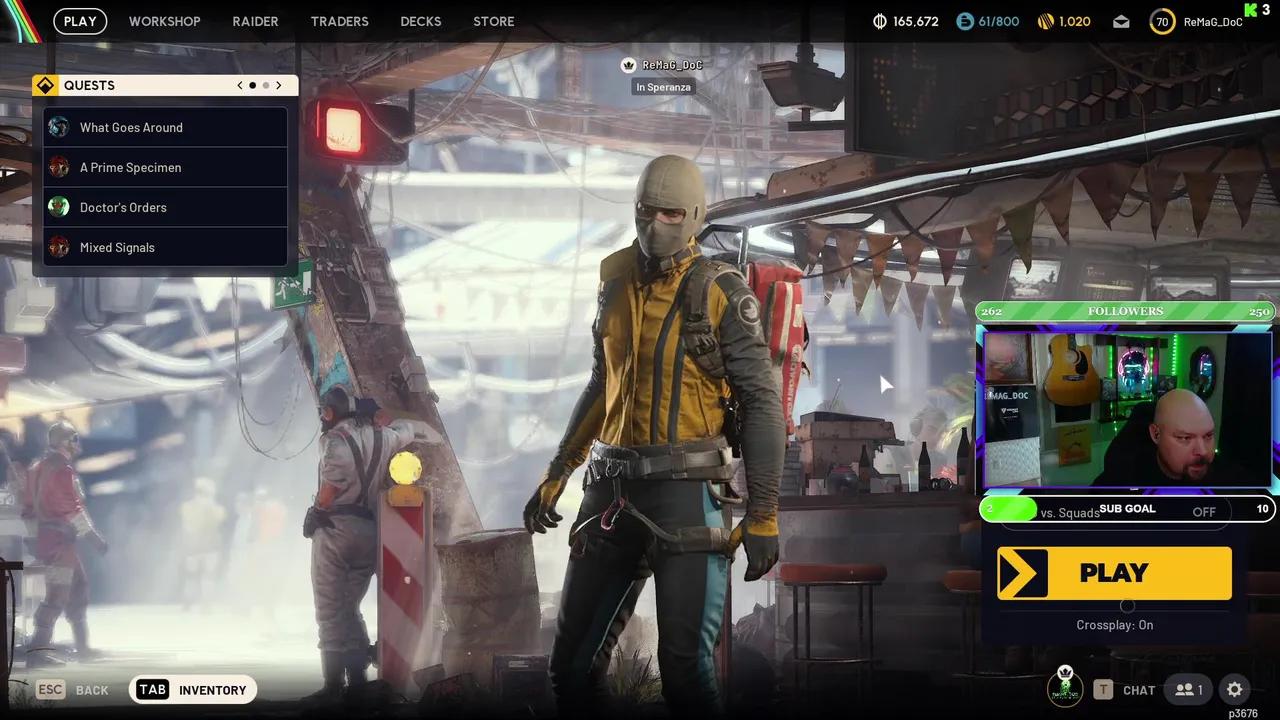Screen dimensions: 1280x720
Task: Switch to the RAIDER tab
Action: coord(255,21)
